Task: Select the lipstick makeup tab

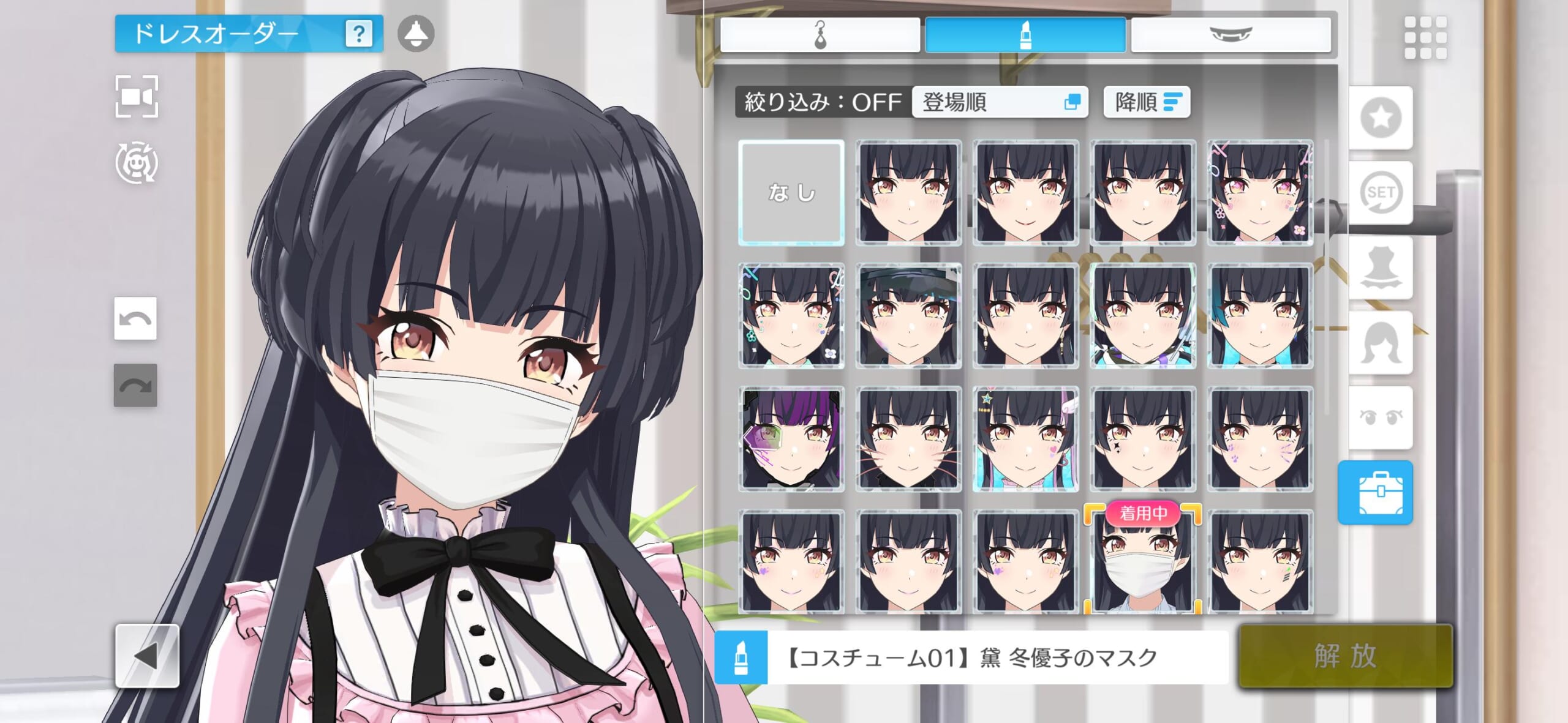Action: coord(1025,34)
